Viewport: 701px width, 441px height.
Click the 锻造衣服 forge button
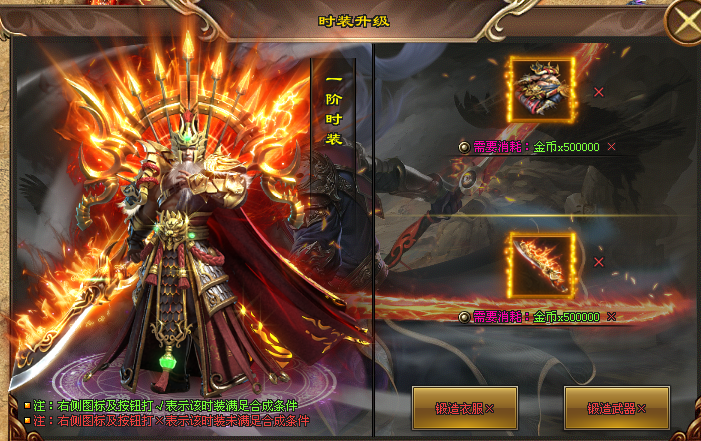pos(464,408)
